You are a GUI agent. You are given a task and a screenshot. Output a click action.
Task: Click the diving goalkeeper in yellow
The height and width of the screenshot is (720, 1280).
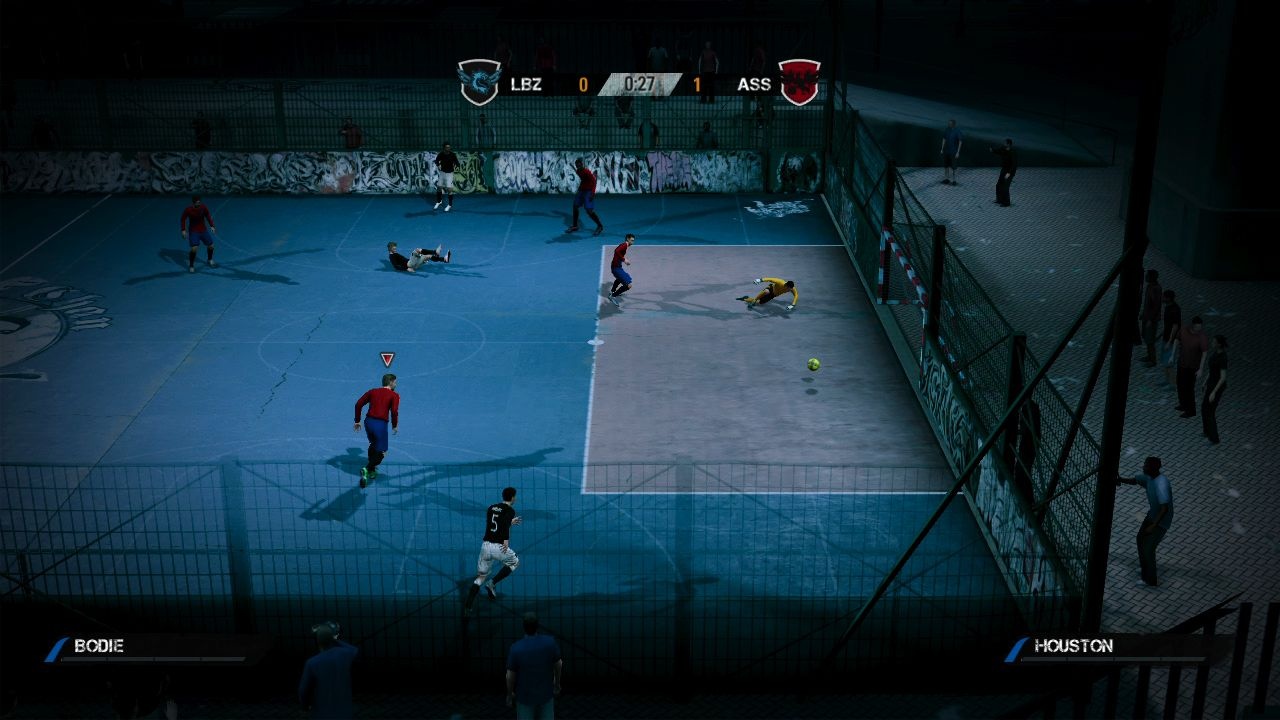775,293
